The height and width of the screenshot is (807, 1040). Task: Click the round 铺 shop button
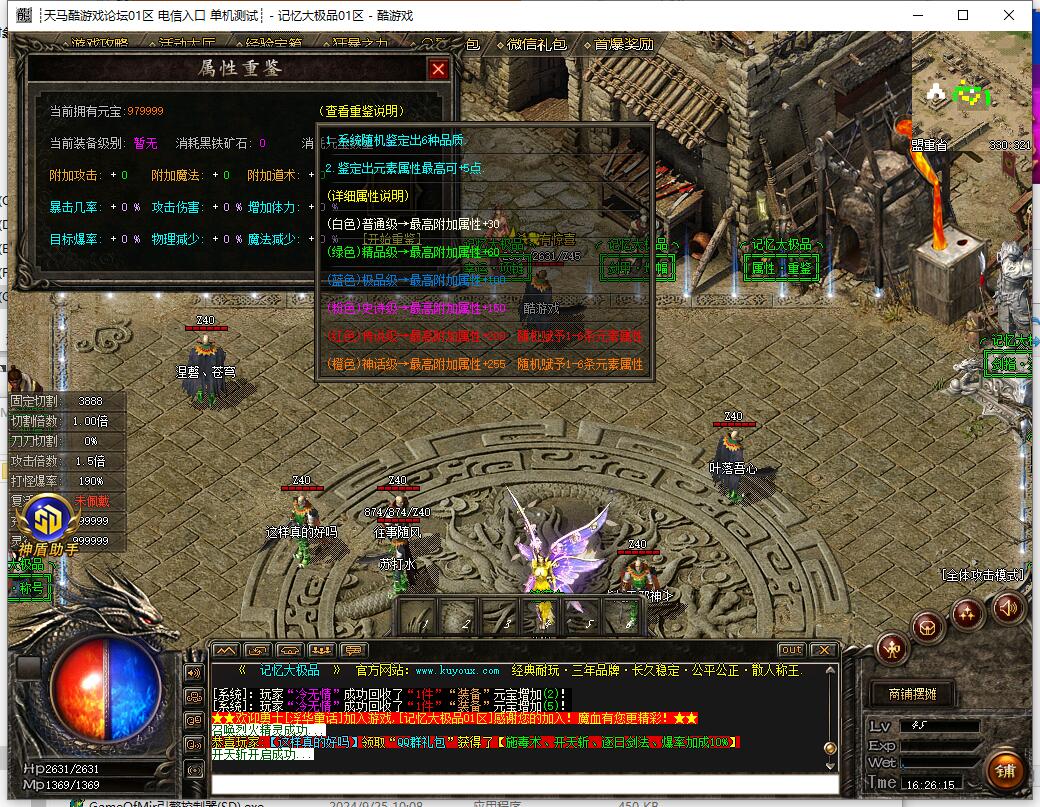tap(1004, 771)
